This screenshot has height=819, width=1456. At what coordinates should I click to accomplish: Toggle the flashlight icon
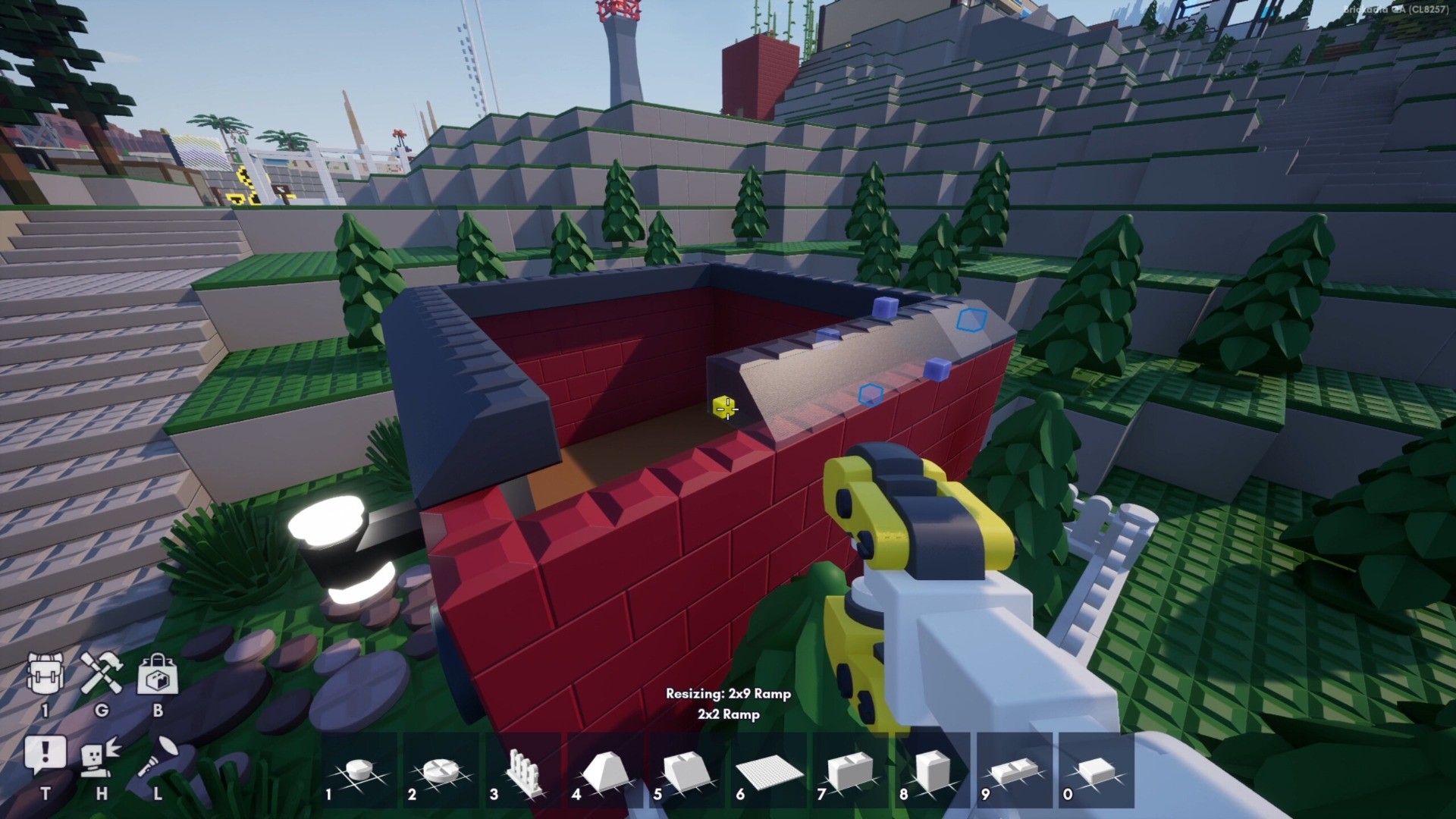click(x=158, y=756)
